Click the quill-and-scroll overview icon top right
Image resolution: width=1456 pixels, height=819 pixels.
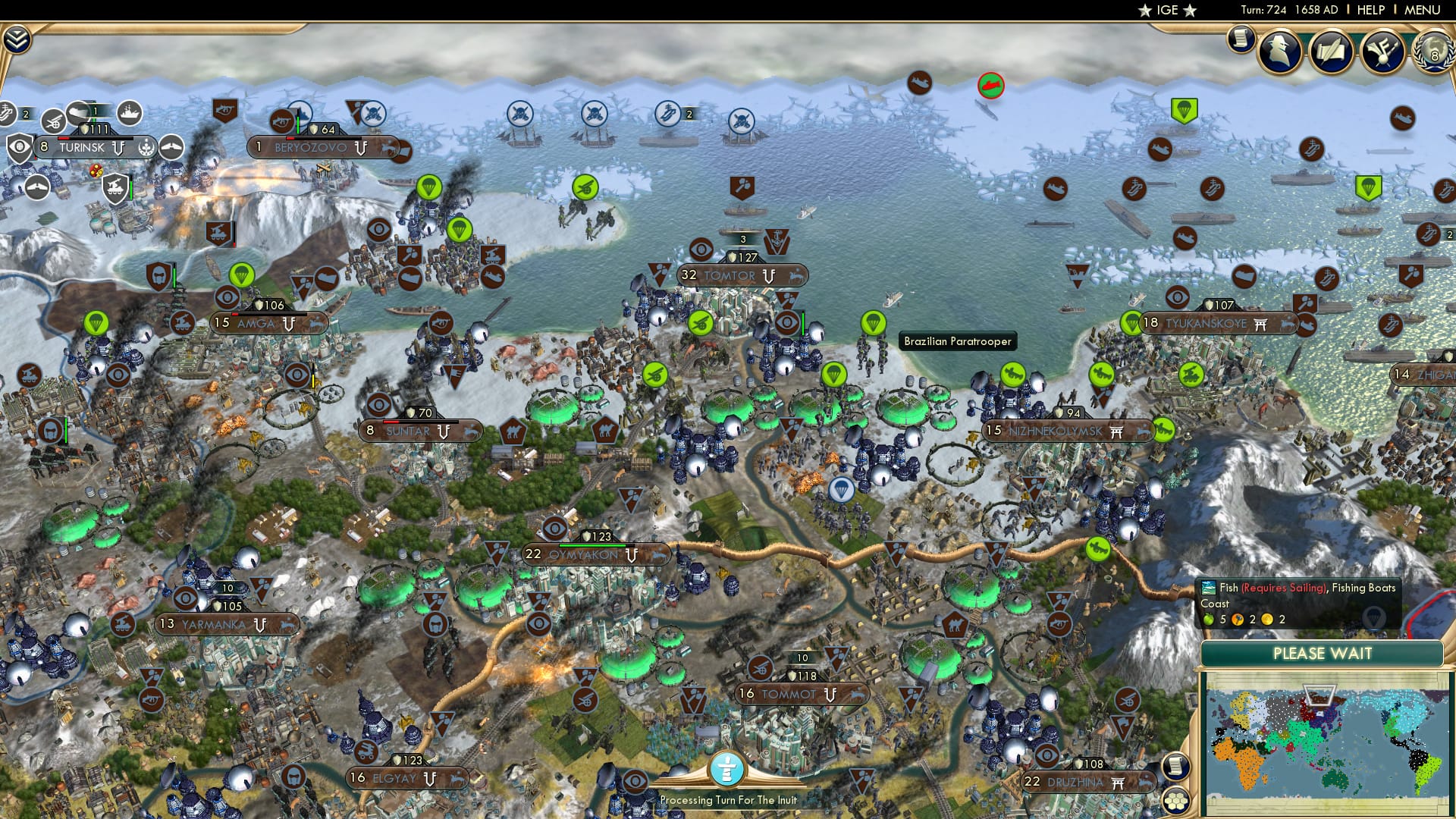click(1331, 52)
